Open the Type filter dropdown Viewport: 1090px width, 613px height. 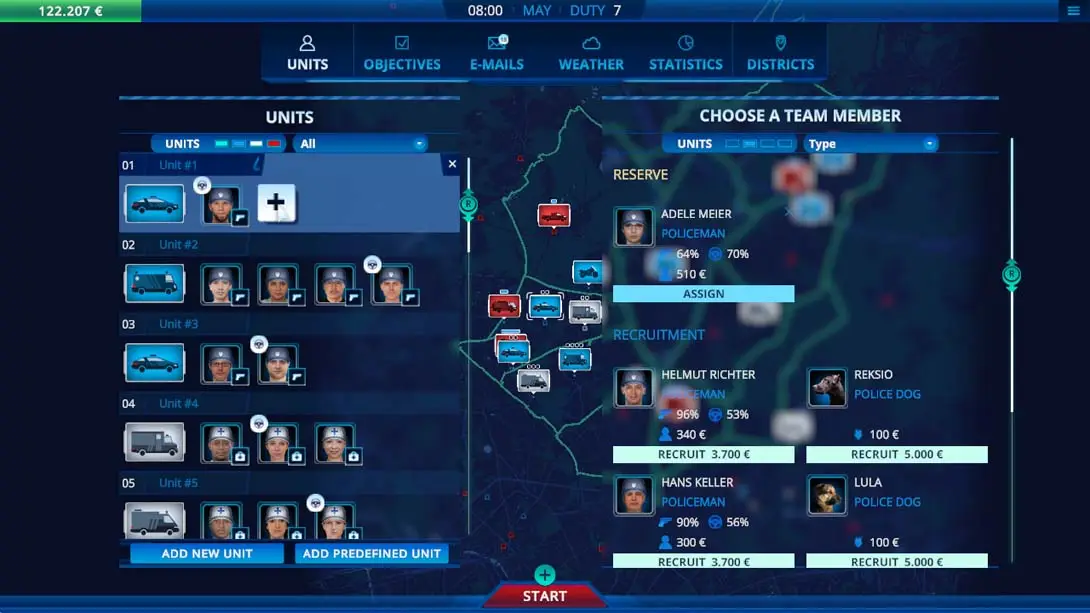tap(871, 144)
